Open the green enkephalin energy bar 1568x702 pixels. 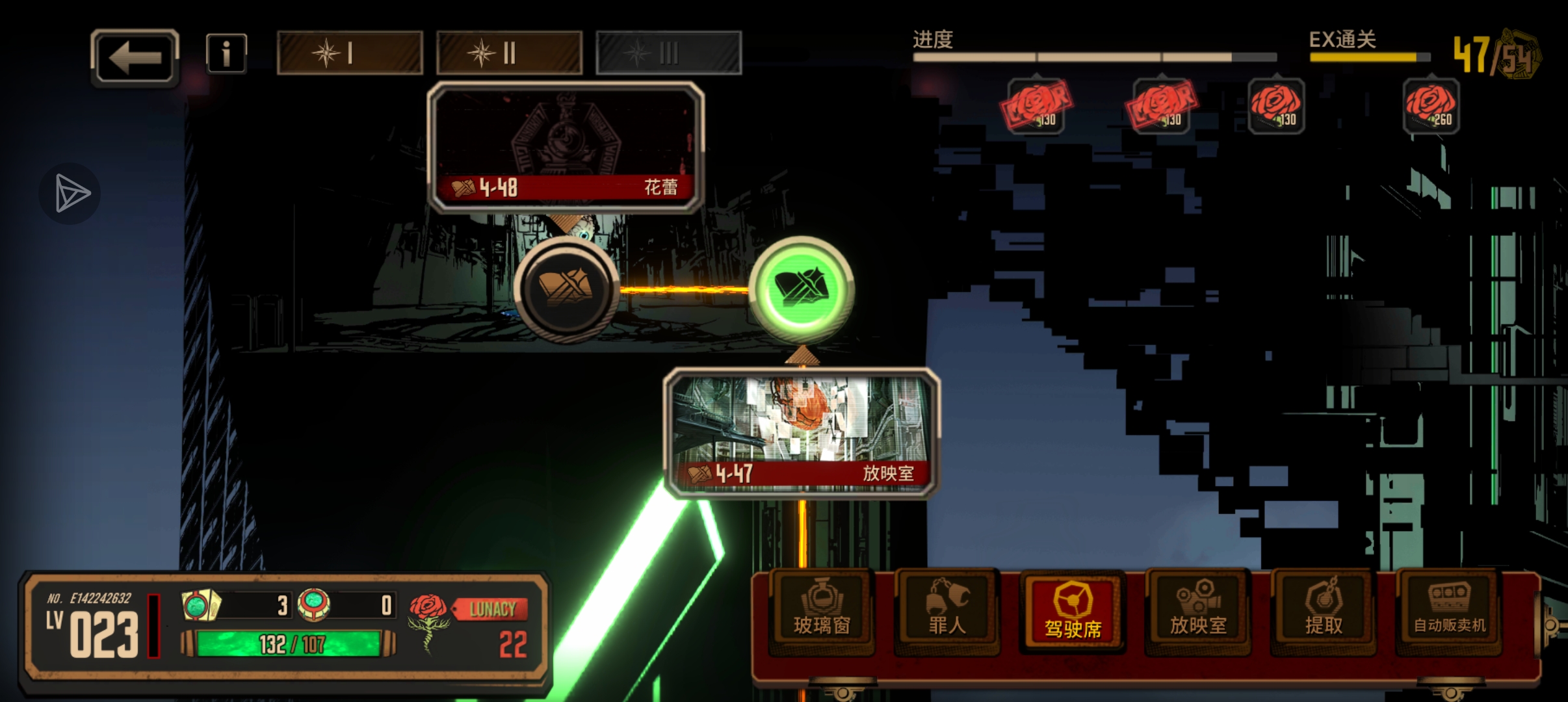tap(289, 644)
